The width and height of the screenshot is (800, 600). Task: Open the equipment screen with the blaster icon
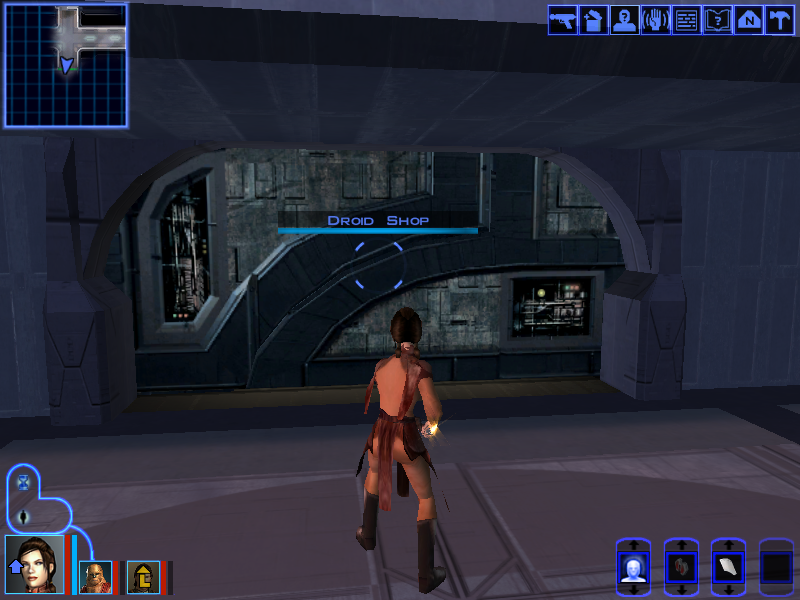click(562, 20)
